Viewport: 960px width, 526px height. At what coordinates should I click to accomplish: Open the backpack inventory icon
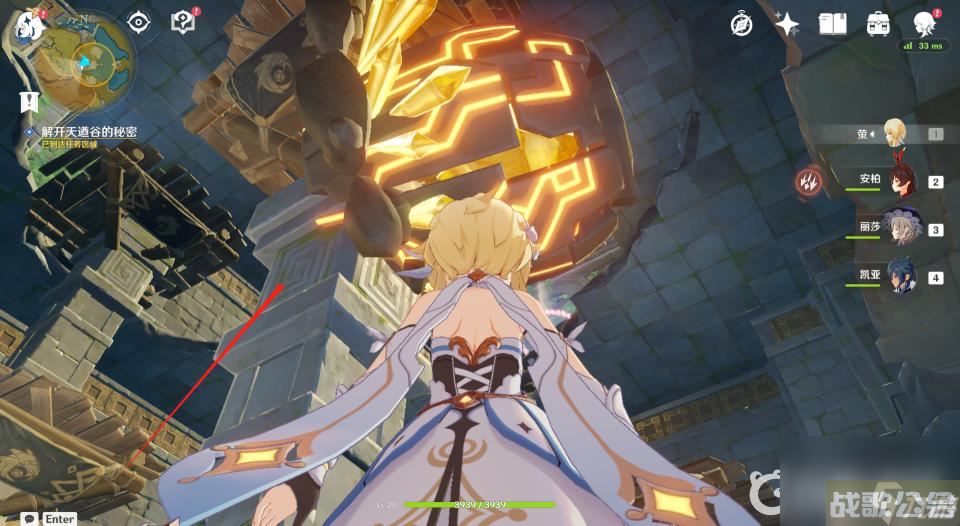[x=878, y=25]
